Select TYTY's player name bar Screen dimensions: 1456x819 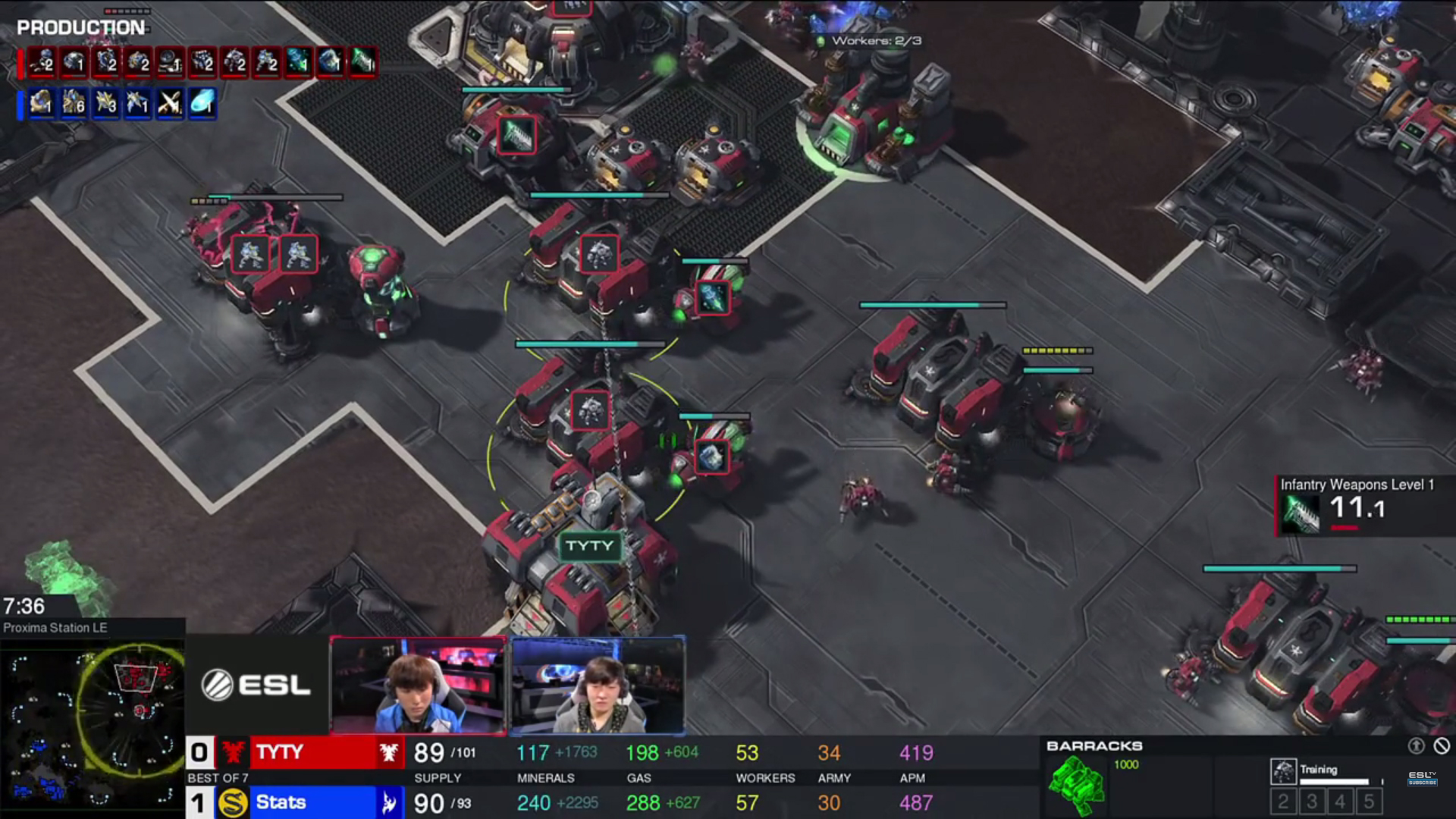tap(312, 752)
